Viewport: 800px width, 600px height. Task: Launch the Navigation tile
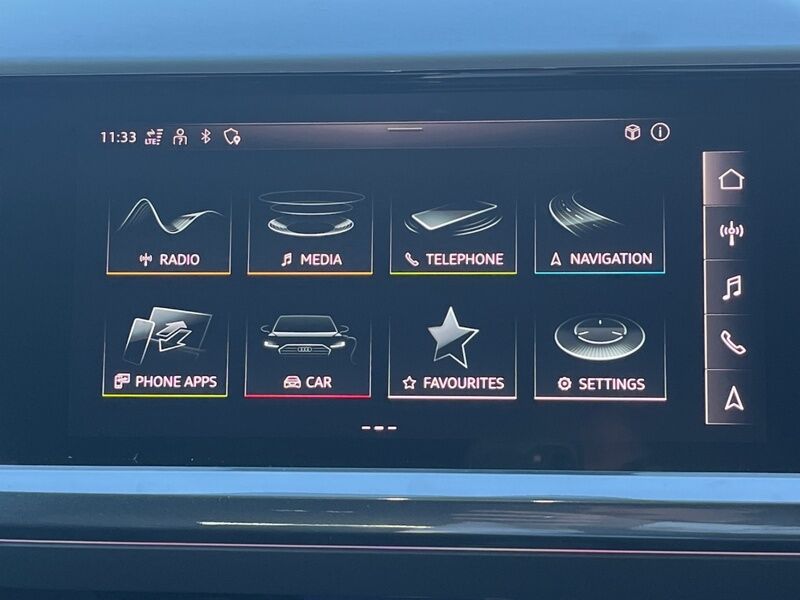point(599,234)
